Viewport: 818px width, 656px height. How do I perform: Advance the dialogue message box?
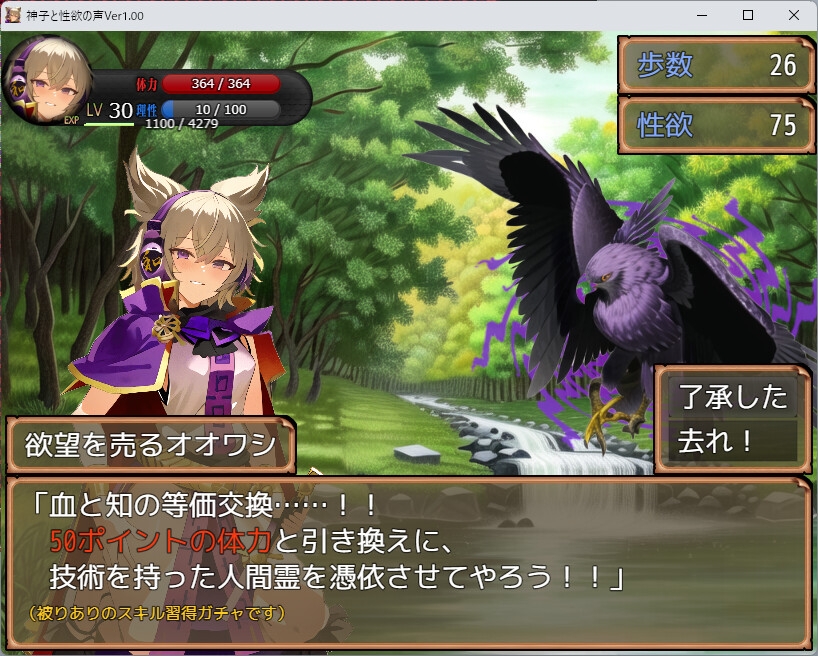click(x=408, y=562)
